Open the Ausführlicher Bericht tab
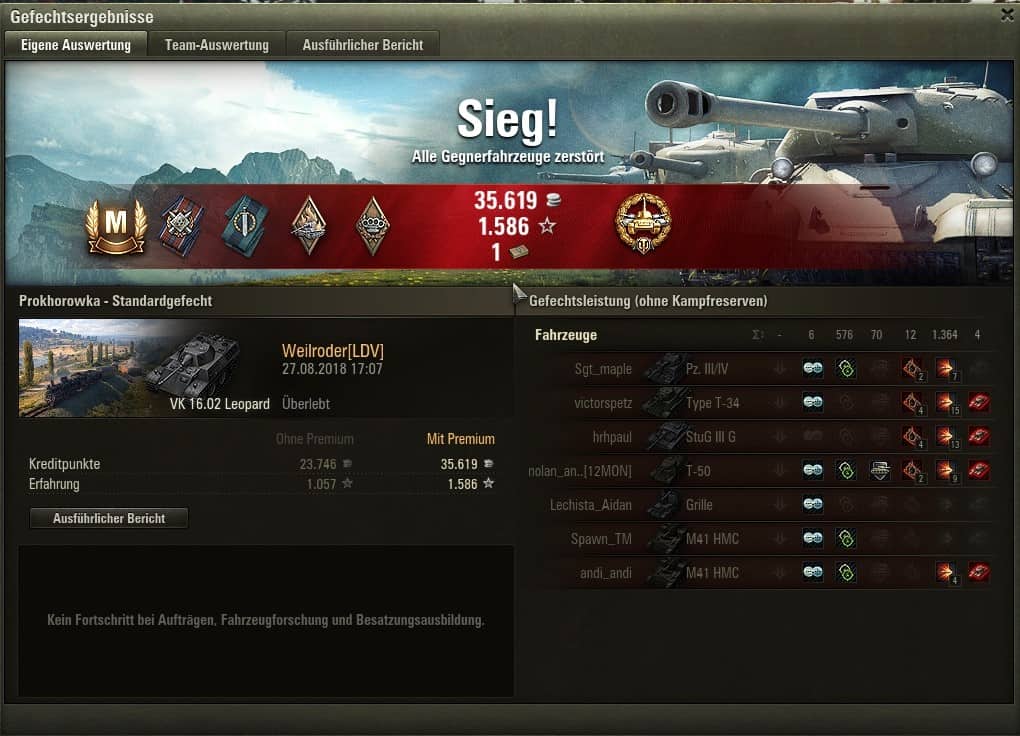Screen dimensions: 1020x736 coord(363,45)
